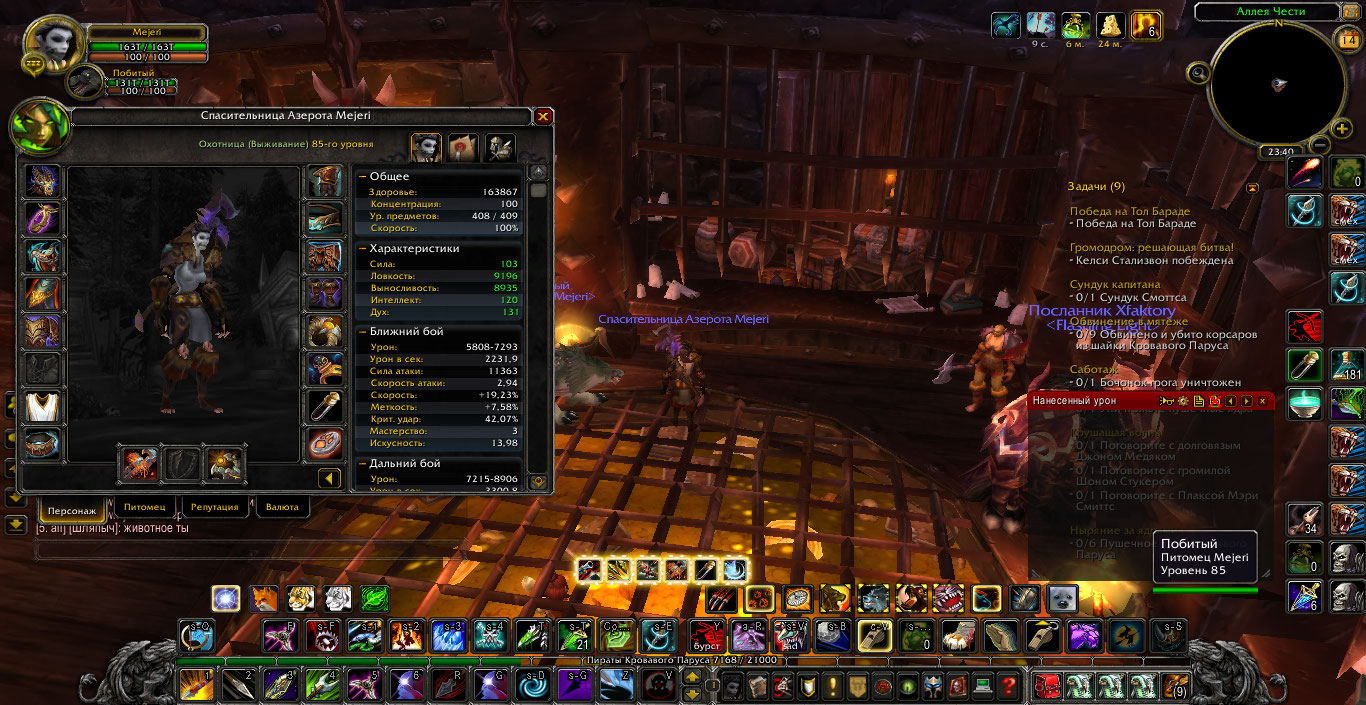1366x705 pixels.
Task: Open the Репутация tab
Action: [x=214, y=507]
